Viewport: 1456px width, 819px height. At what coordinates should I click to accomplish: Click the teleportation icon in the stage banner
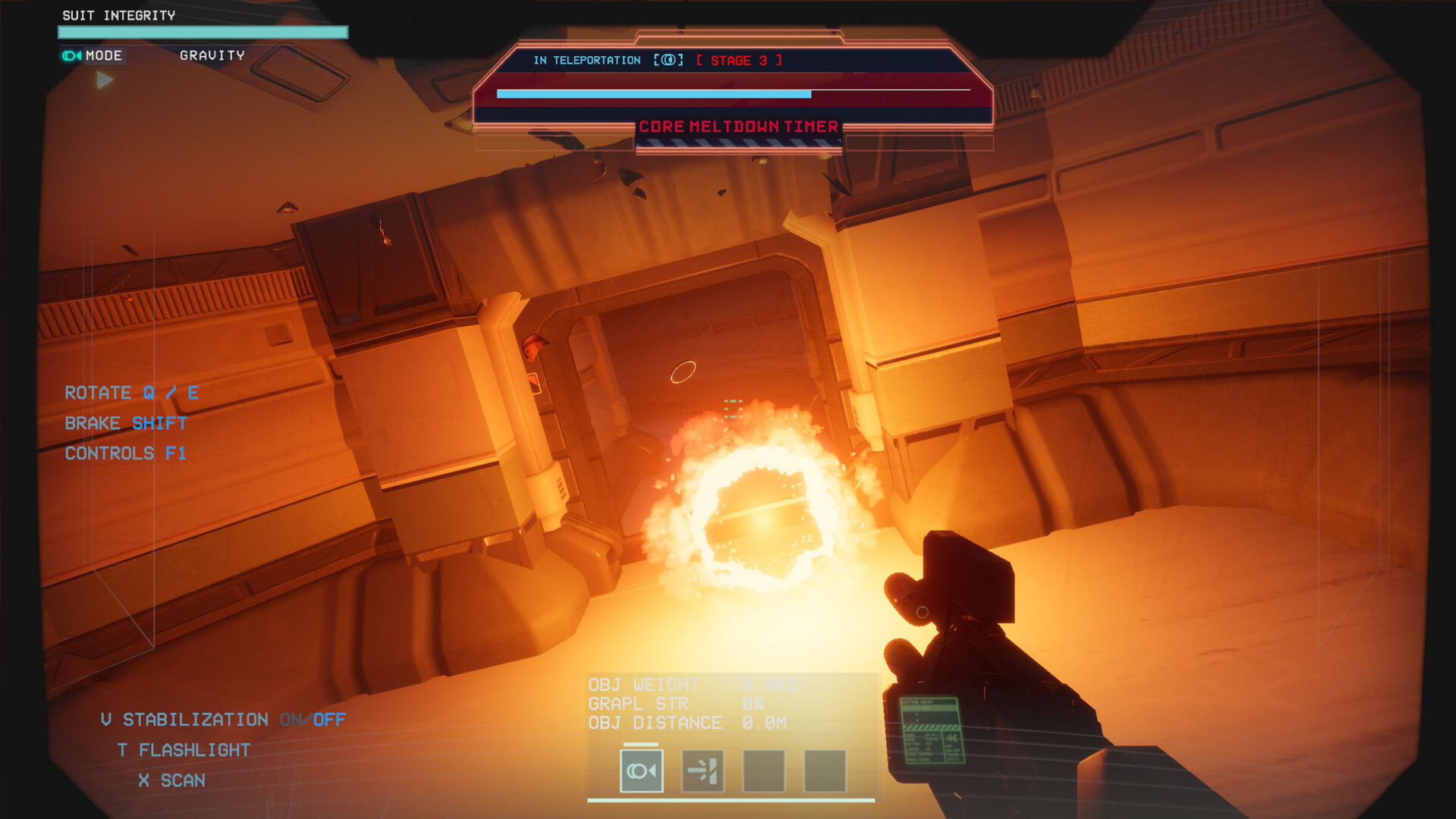tap(668, 61)
